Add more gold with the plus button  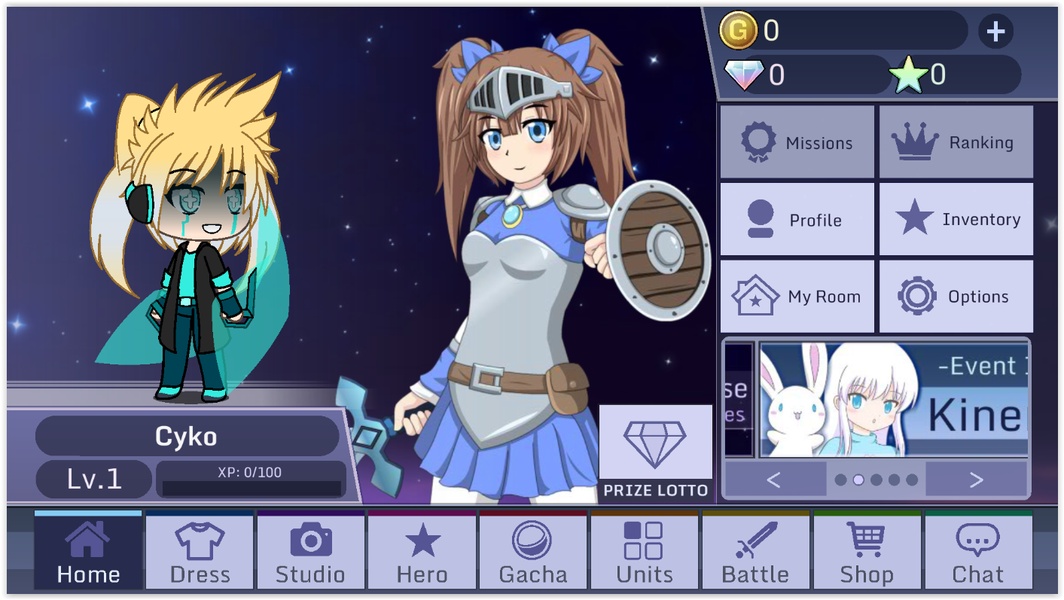pyautogui.click(x=995, y=32)
